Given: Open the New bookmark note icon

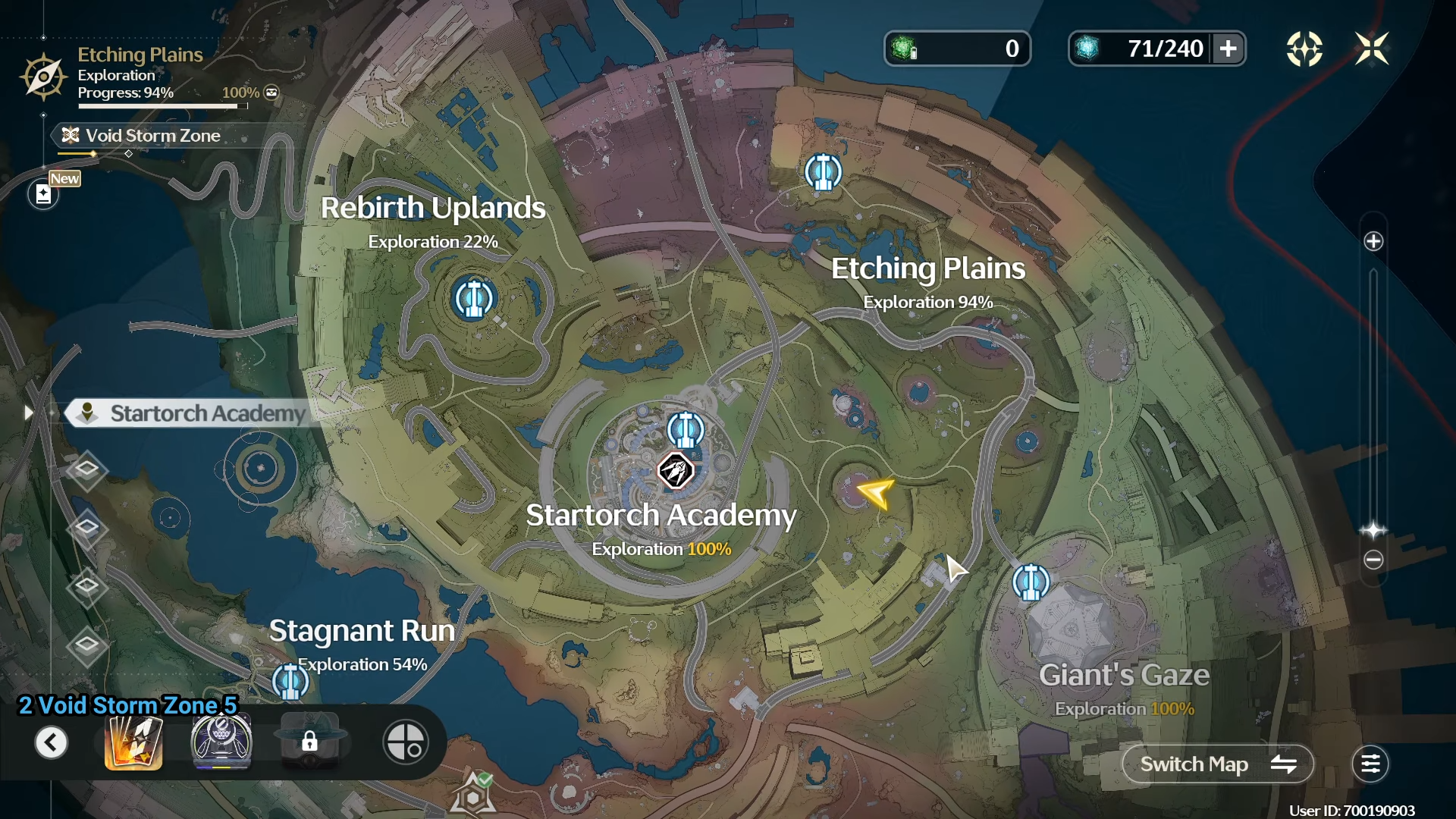Looking at the screenshot, I should coord(44,194).
